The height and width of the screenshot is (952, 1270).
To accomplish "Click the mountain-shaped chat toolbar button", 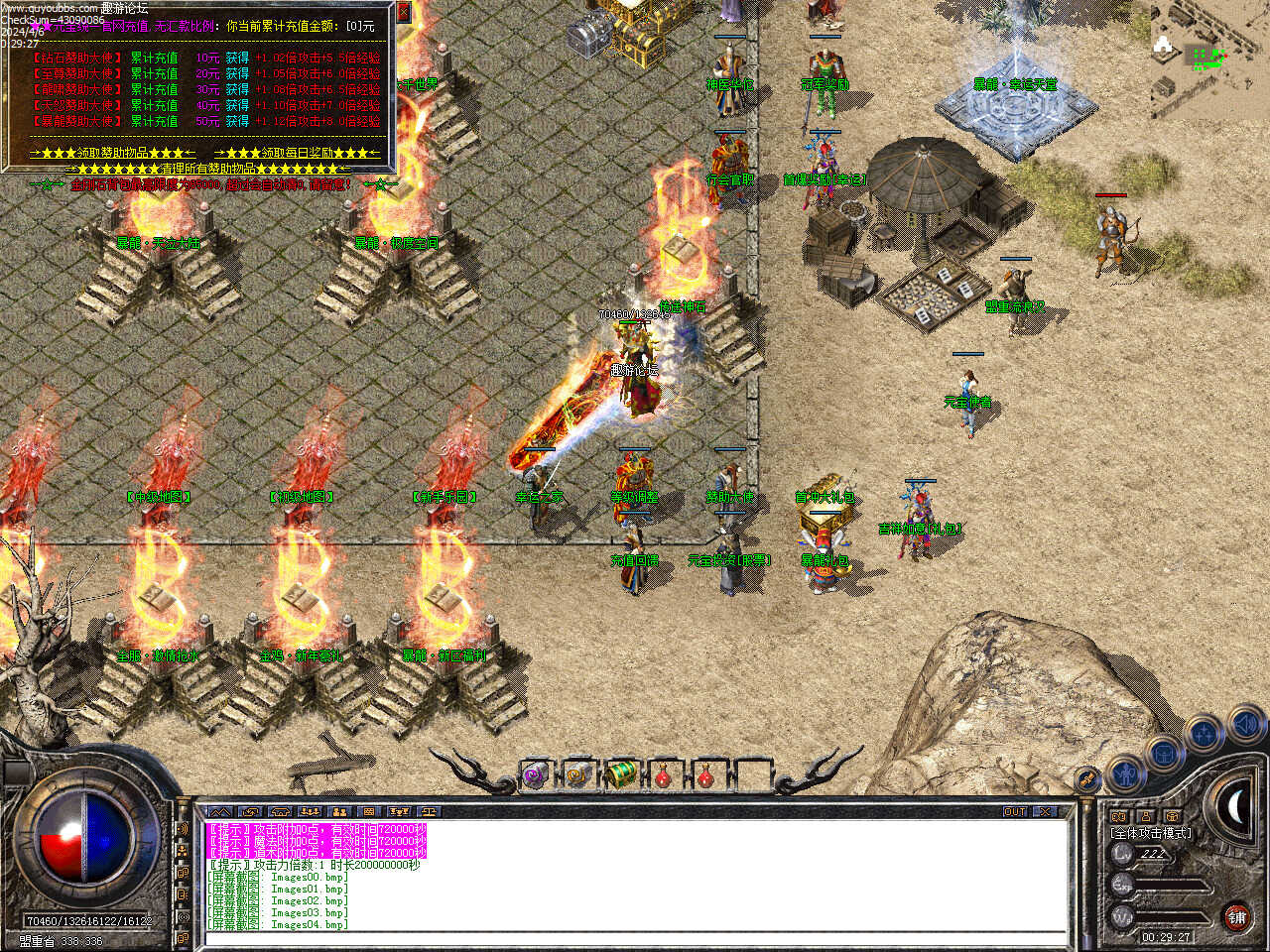I will pos(220,811).
